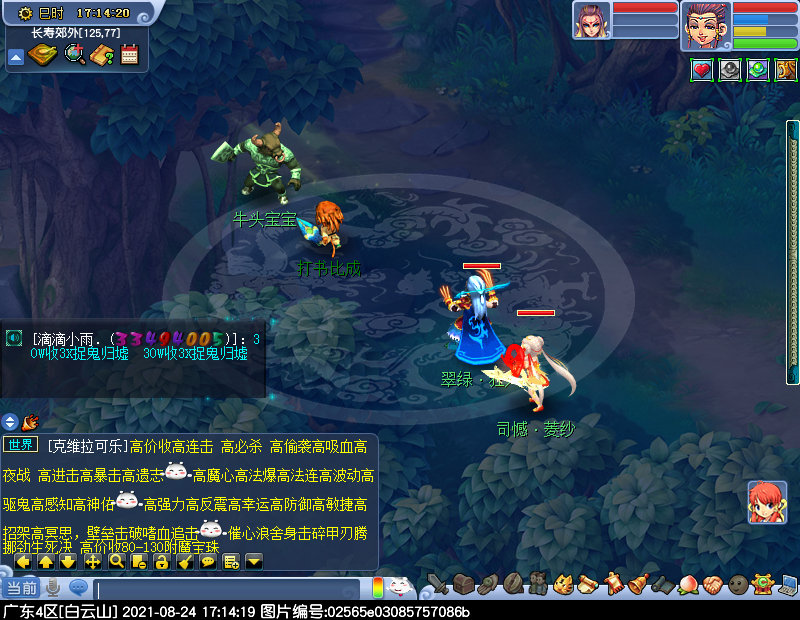Open the green book icon under the location name
Screen dimensions: 800x620
click(43, 55)
